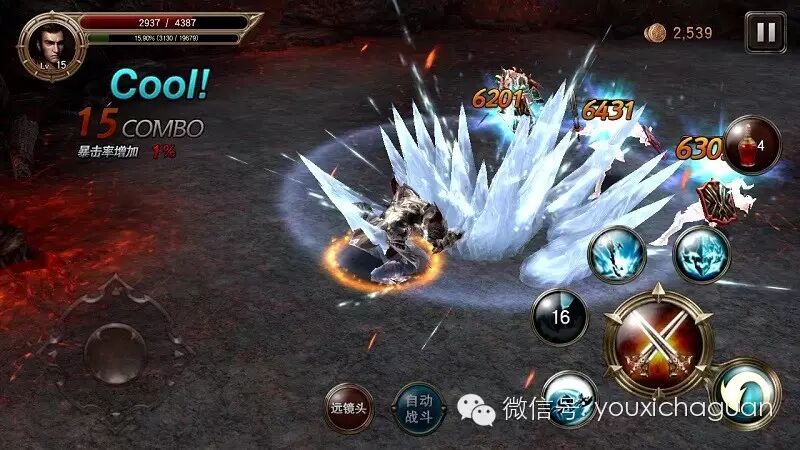Tap the skill on 16 cooldown
Viewport: 800px width, 450px height.
click(559, 317)
